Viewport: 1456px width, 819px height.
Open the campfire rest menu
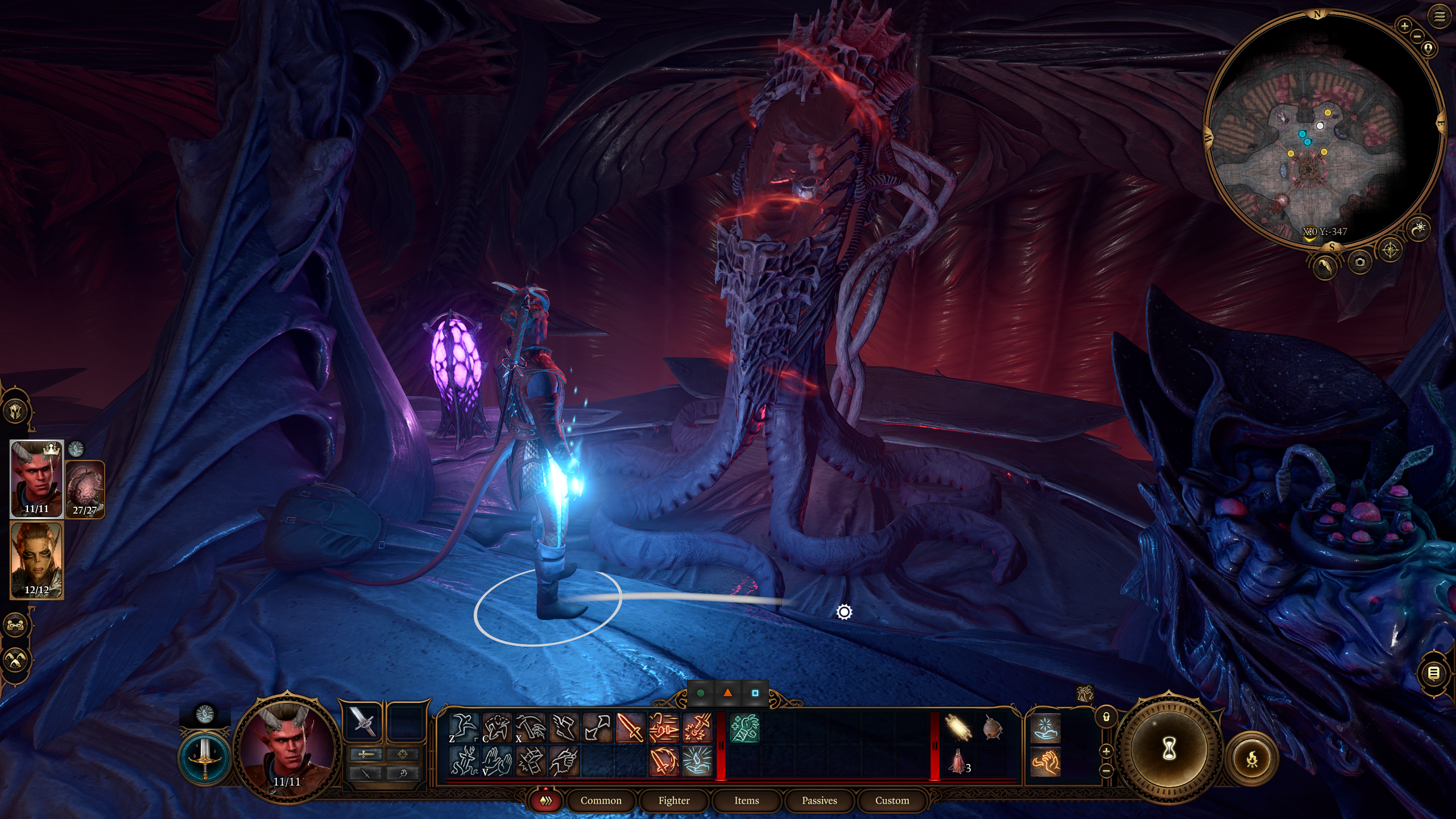tap(1252, 759)
